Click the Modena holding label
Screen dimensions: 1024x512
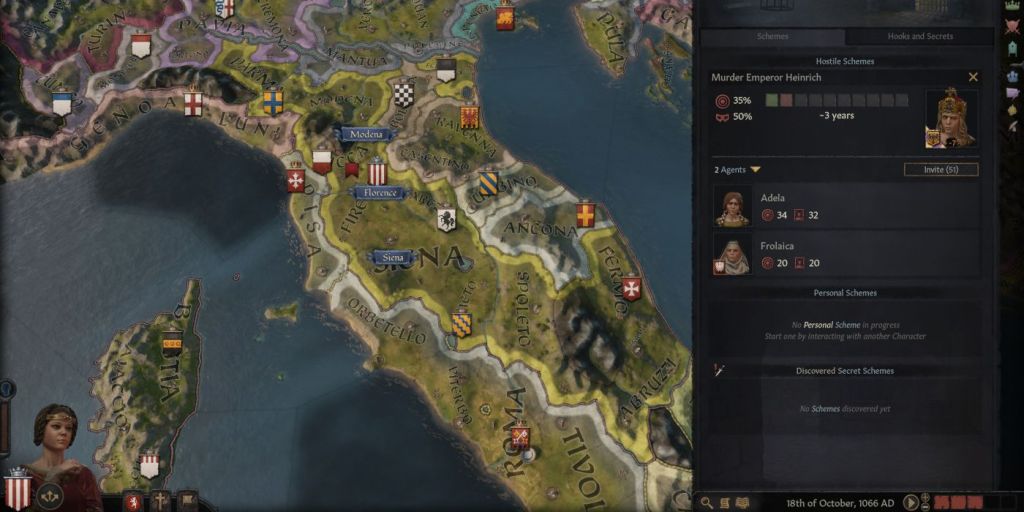point(367,134)
